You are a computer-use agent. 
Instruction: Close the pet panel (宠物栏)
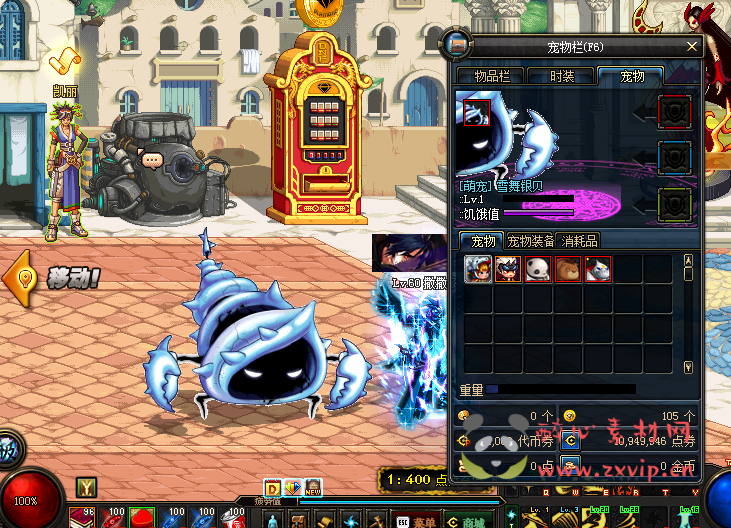pyautogui.click(x=692, y=46)
